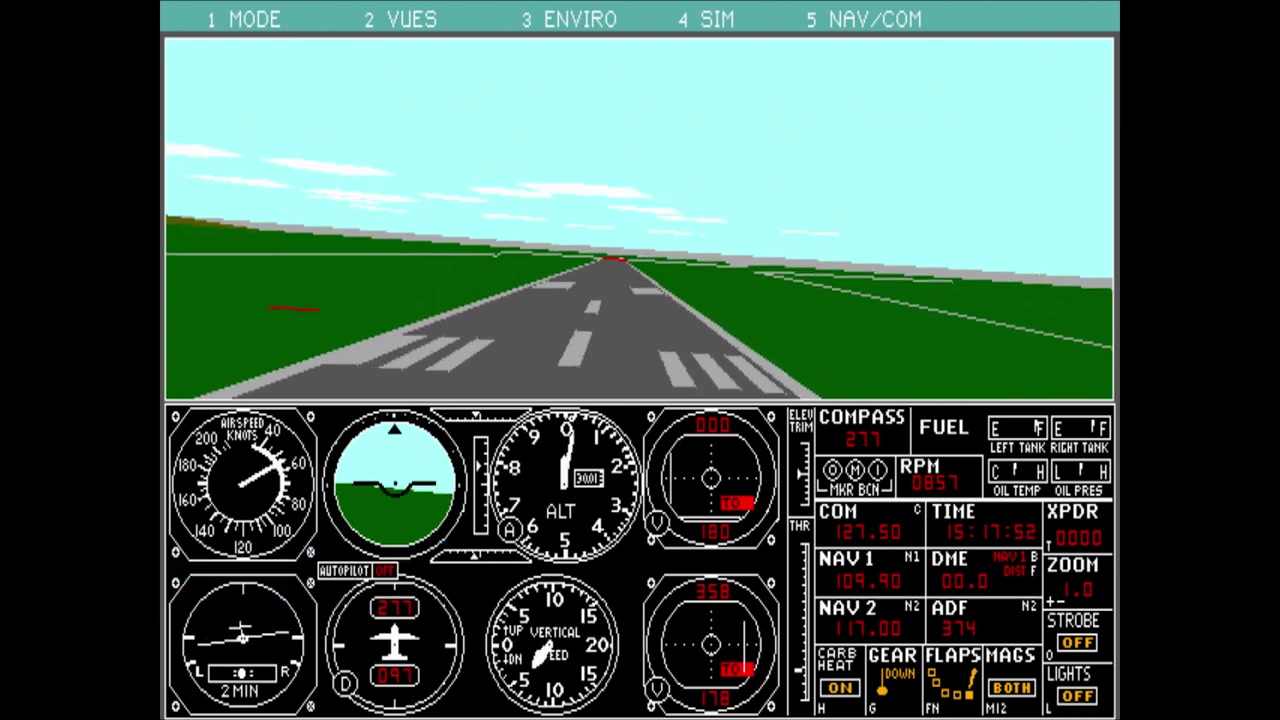Click the COM frequency 127.50
The width and height of the screenshot is (1280, 720).
pos(860,532)
